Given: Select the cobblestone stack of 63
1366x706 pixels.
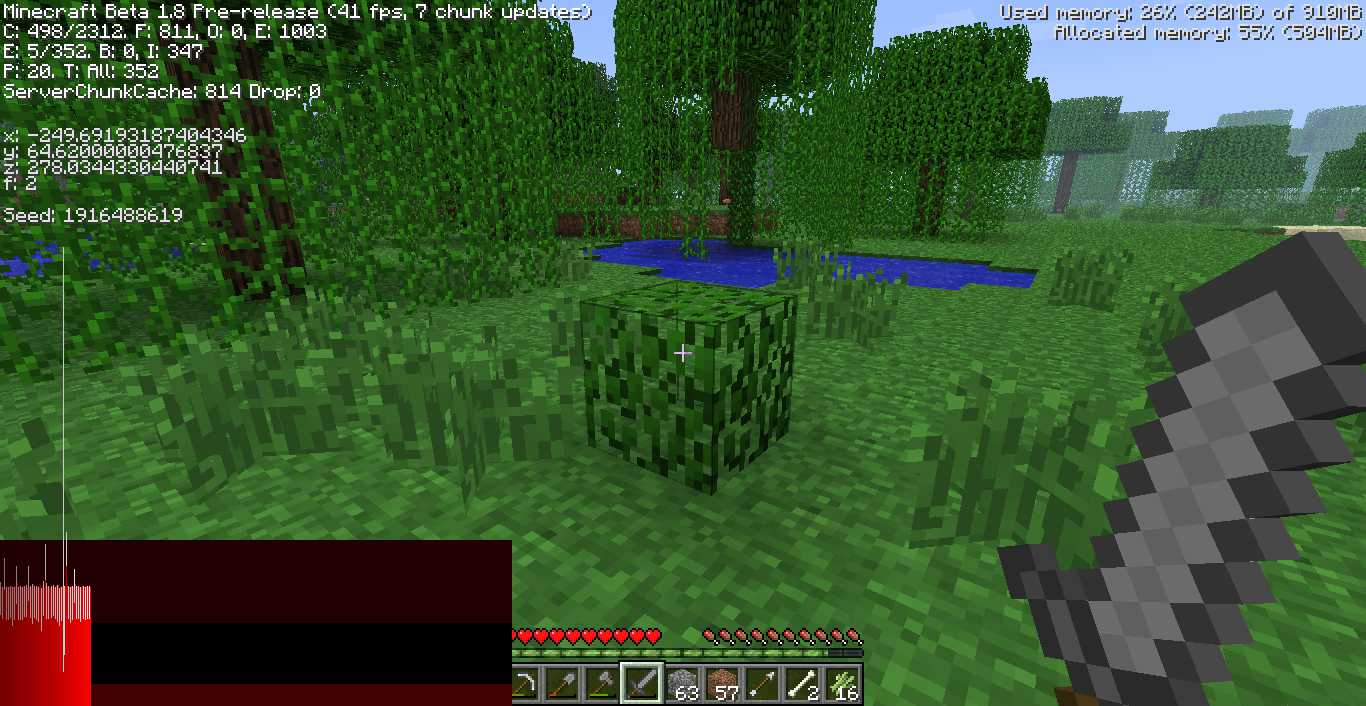Looking at the screenshot, I should click(683, 685).
